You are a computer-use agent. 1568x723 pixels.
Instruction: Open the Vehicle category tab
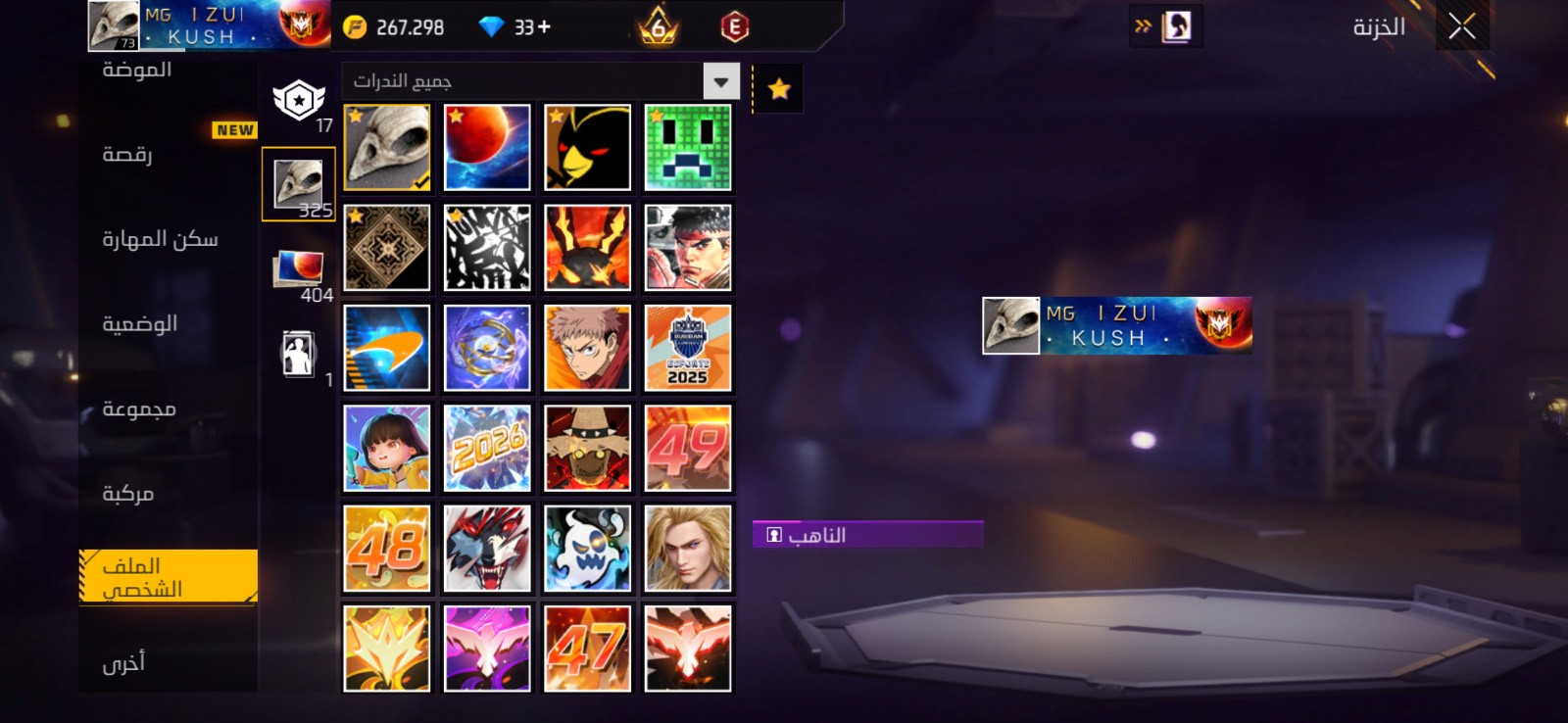(128, 493)
